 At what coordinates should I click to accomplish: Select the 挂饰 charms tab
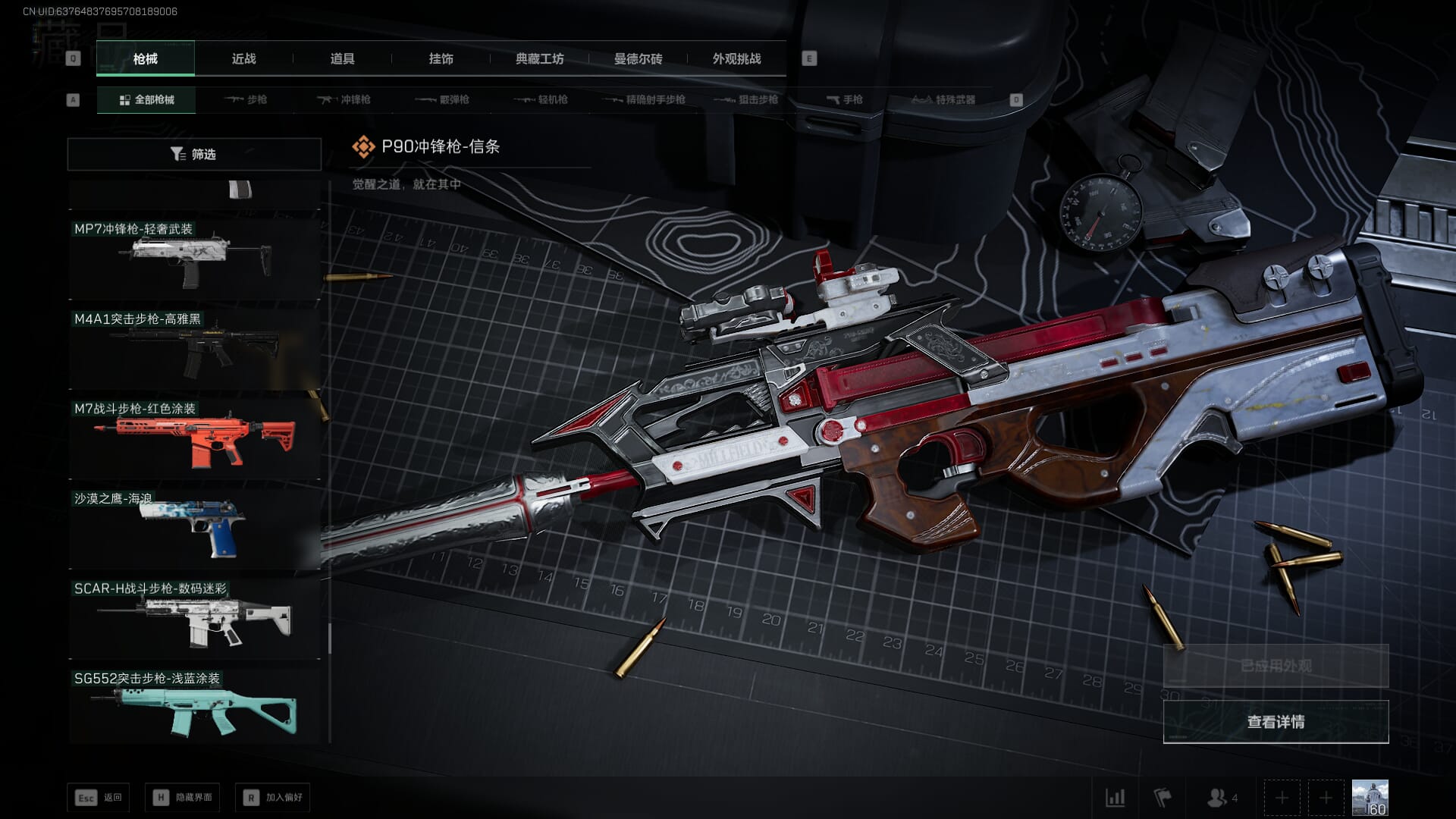click(441, 58)
